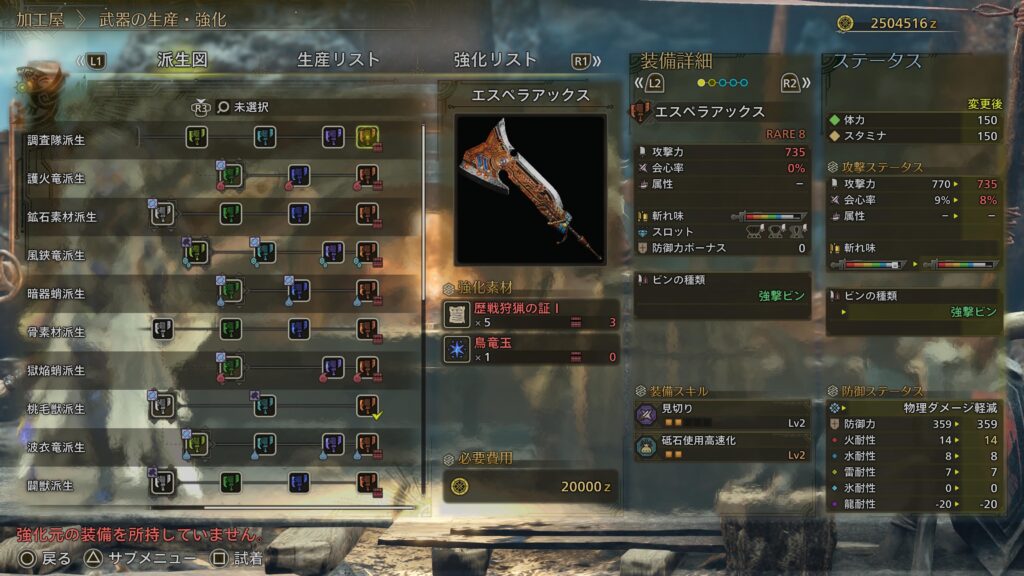The image size is (1024, 576).
Task: View the 見切り equipment skill
Action: [x=721, y=415]
